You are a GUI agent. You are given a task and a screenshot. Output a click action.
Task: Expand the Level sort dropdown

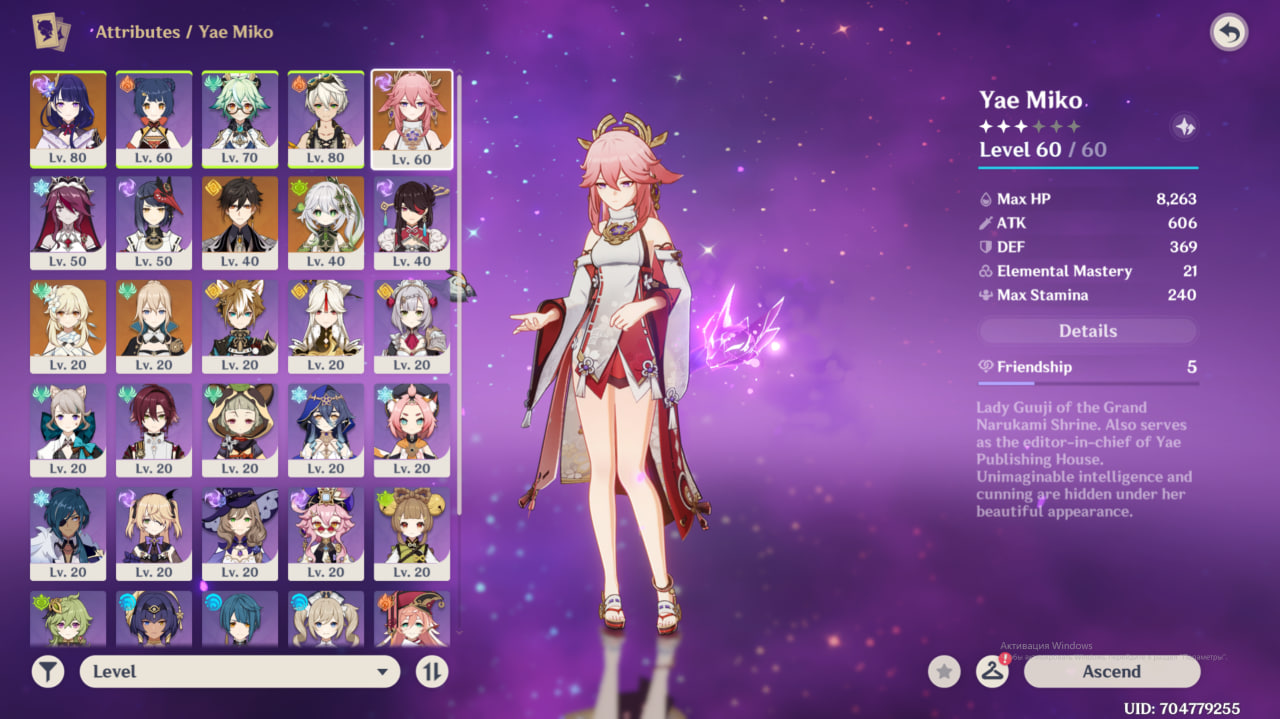240,672
